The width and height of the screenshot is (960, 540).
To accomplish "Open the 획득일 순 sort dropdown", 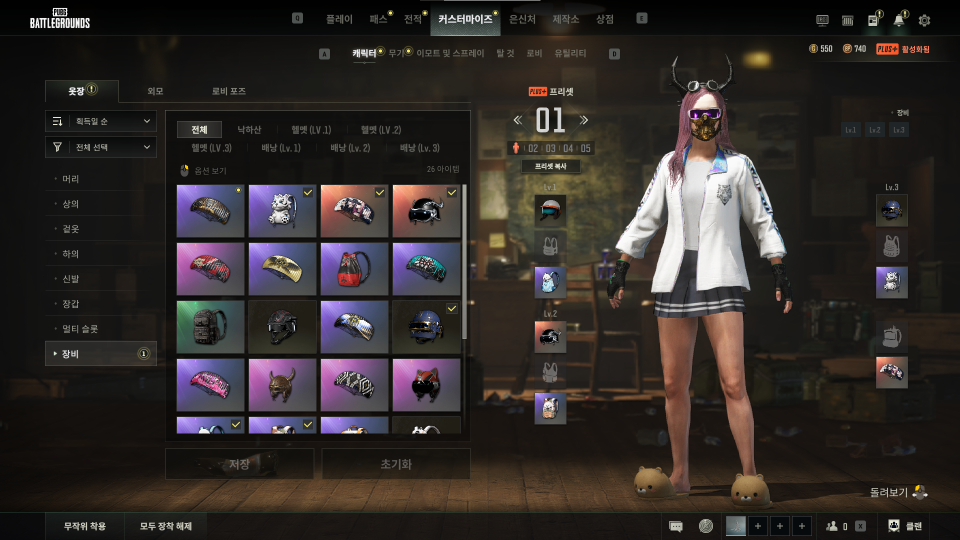I will coord(101,121).
